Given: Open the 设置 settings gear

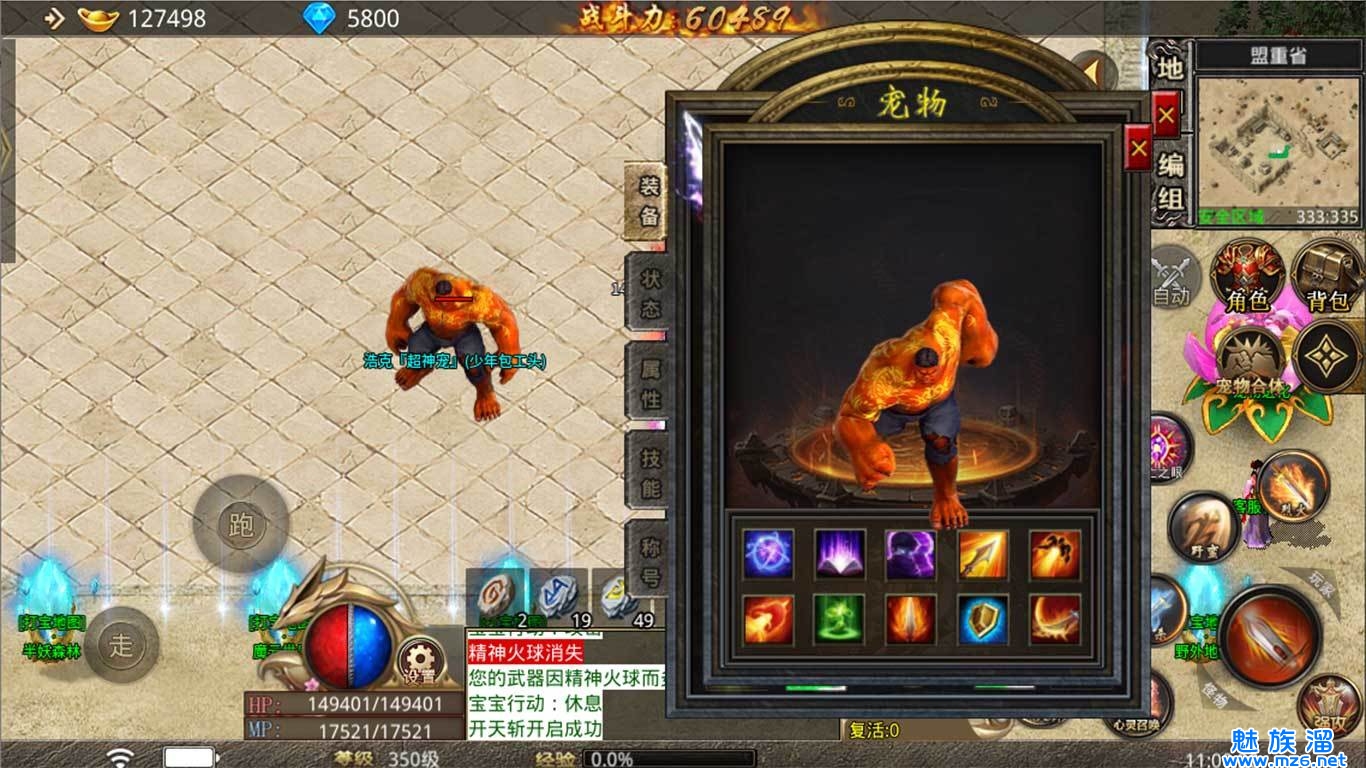Looking at the screenshot, I should [421, 660].
